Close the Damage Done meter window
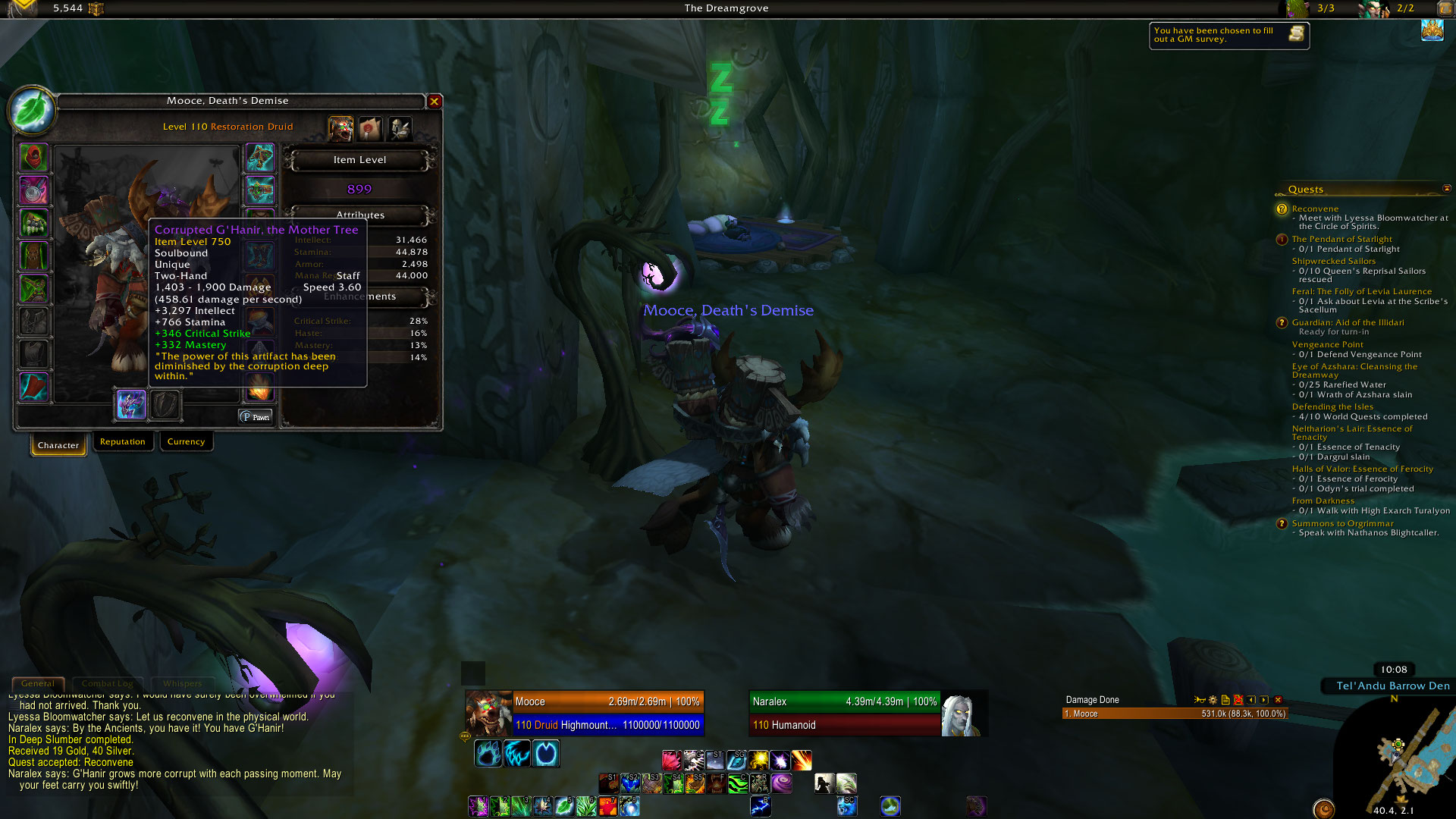This screenshot has height=819, width=1456. pos(1278,700)
